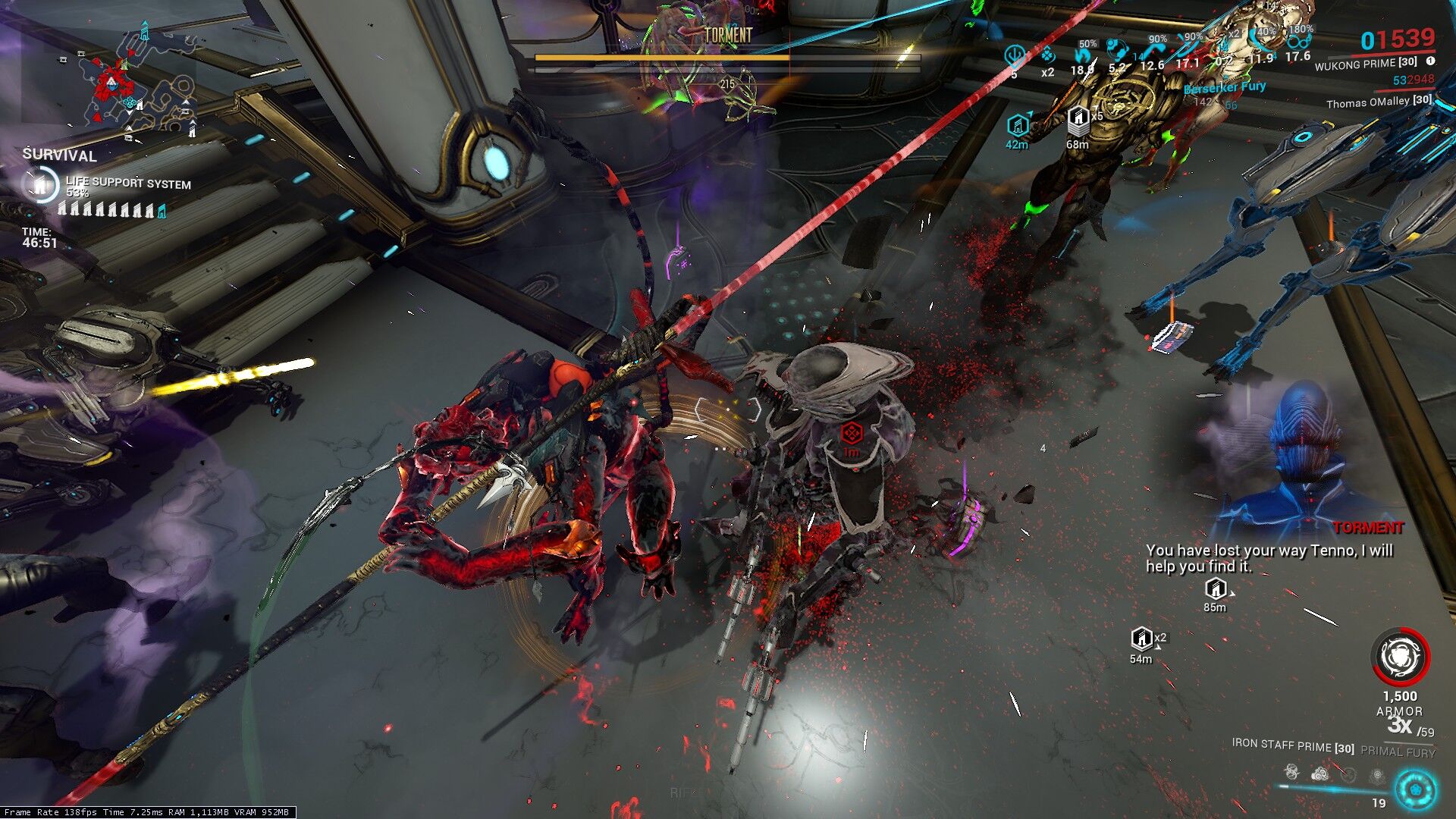The height and width of the screenshot is (819, 1456).
Task: Inspect the 50% flame buff icon
Action: pyautogui.click(x=1083, y=55)
